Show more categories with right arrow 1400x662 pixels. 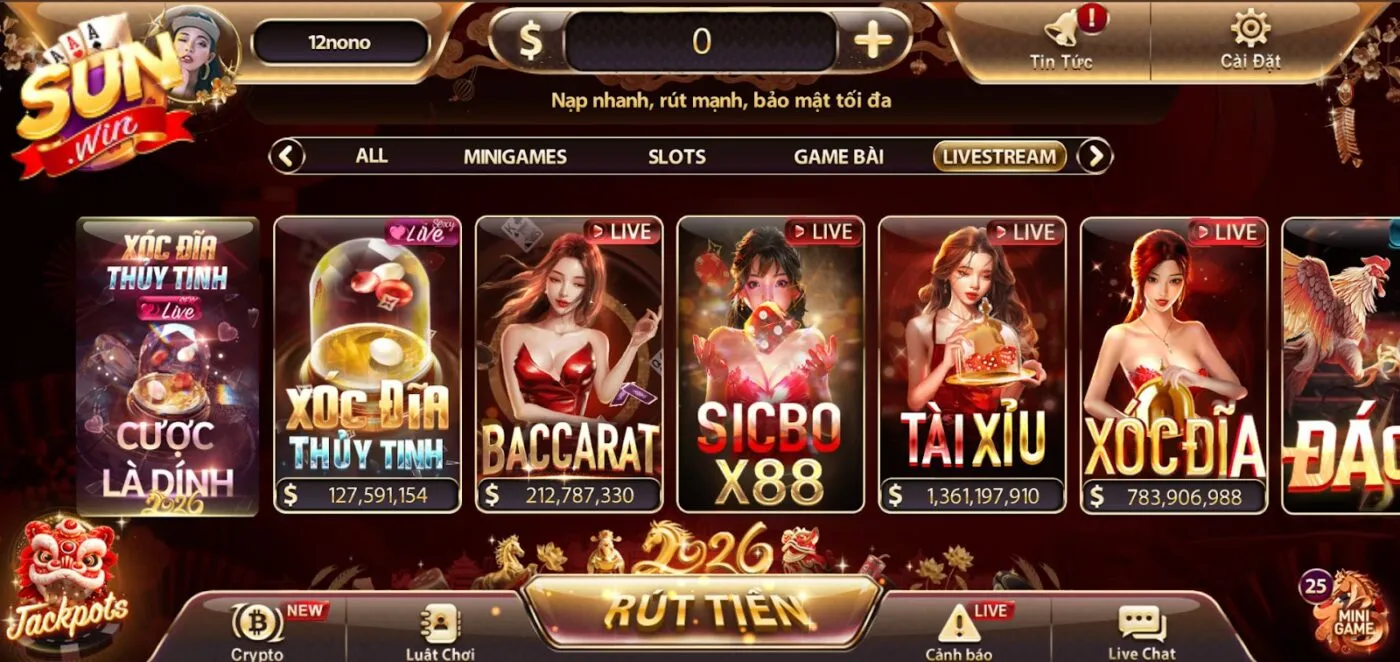(x=1096, y=156)
